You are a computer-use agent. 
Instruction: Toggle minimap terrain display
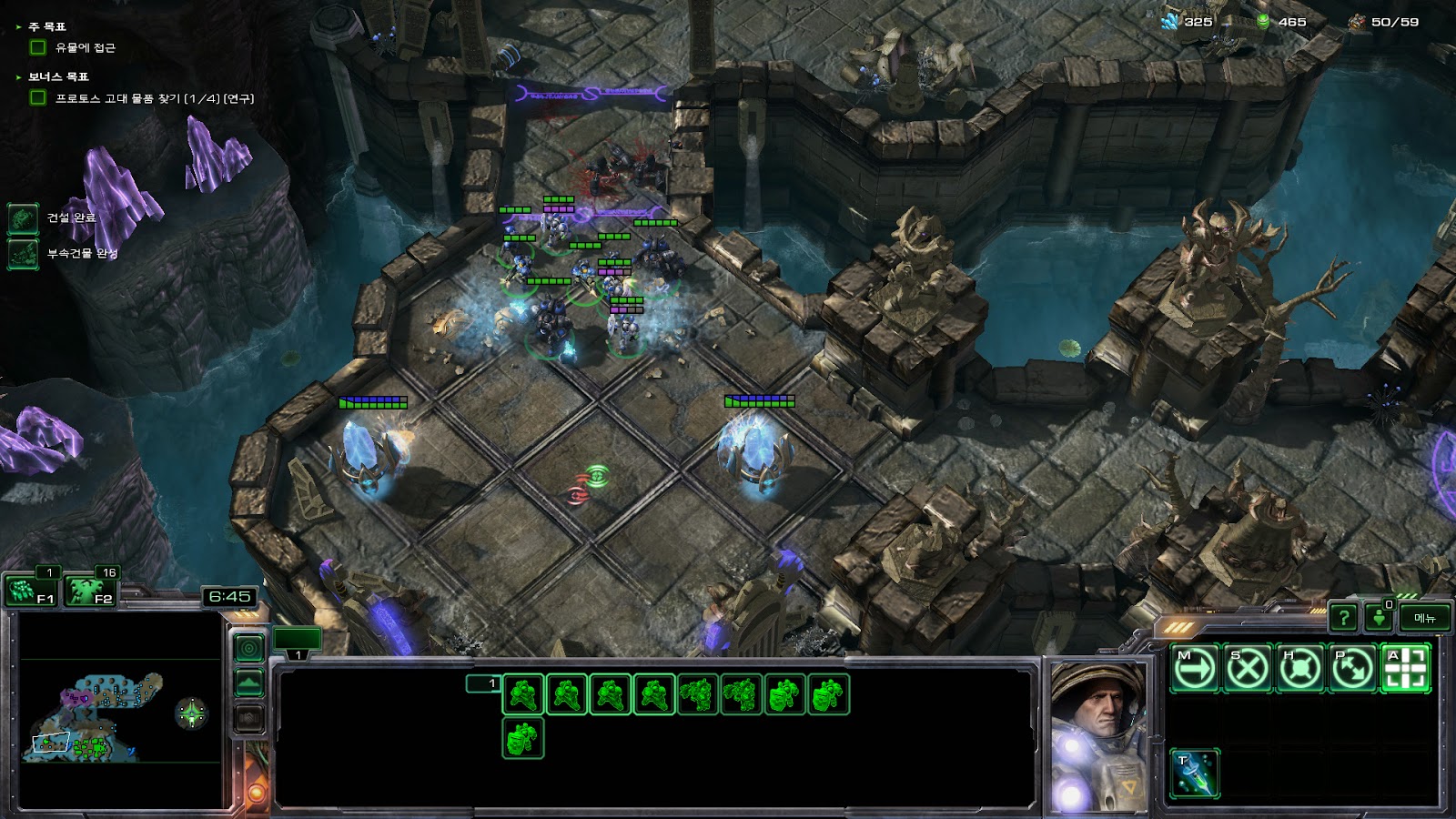pos(249,682)
